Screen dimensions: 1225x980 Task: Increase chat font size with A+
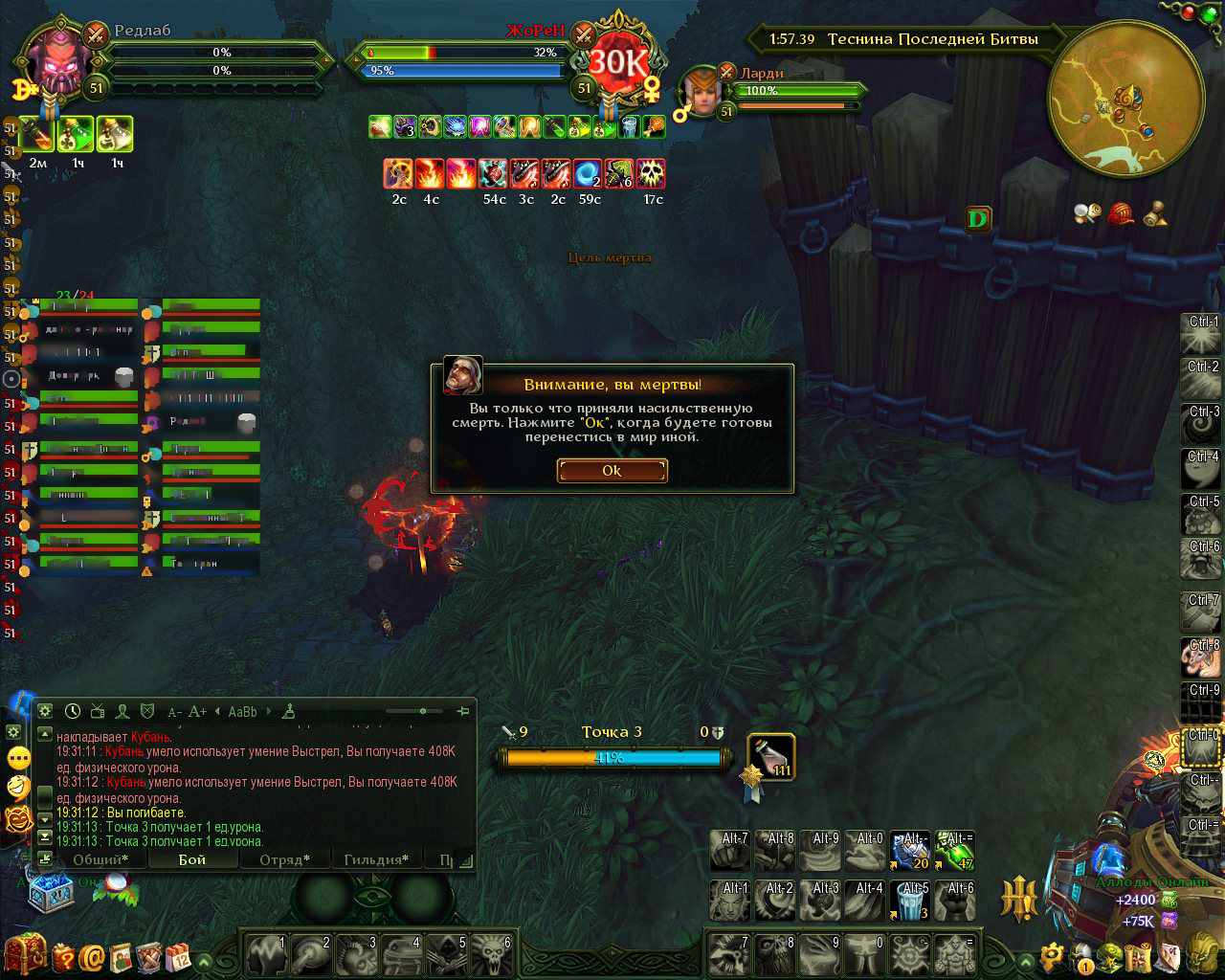pyautogui.click(x=197, y=711)
